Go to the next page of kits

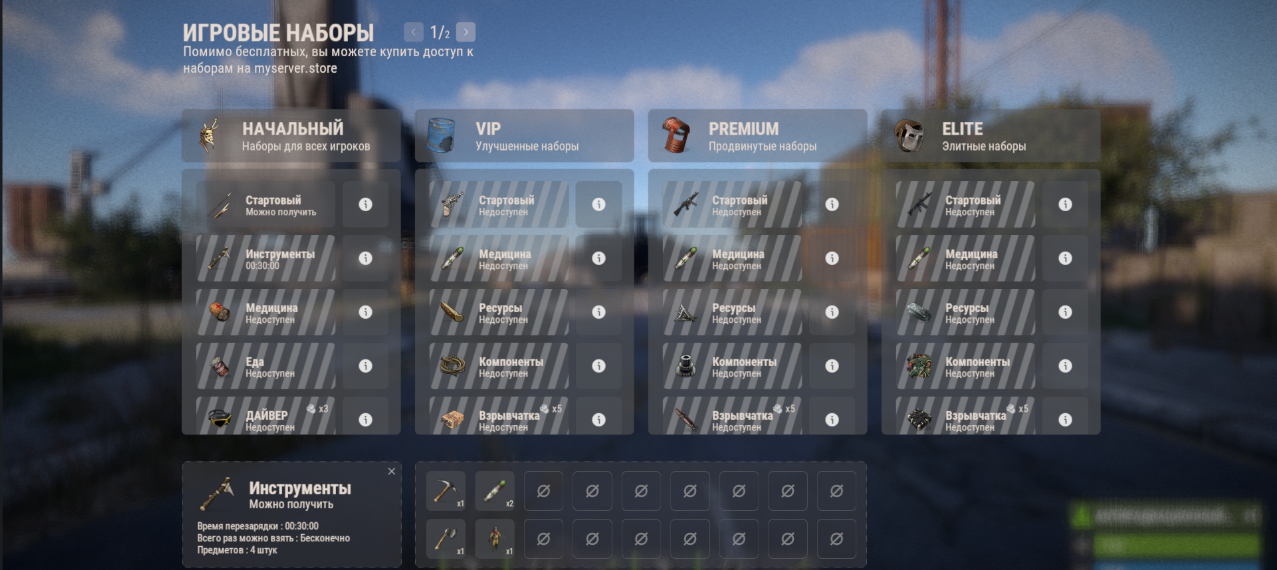point(466,32)
